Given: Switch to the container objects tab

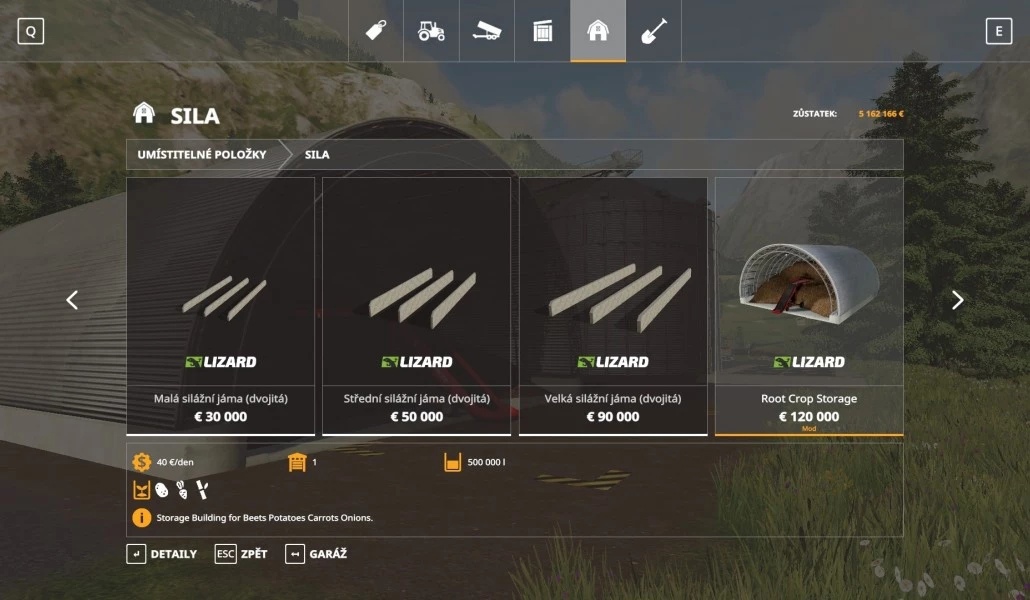Looking at the screenshot, I should [x=542, y=31].
